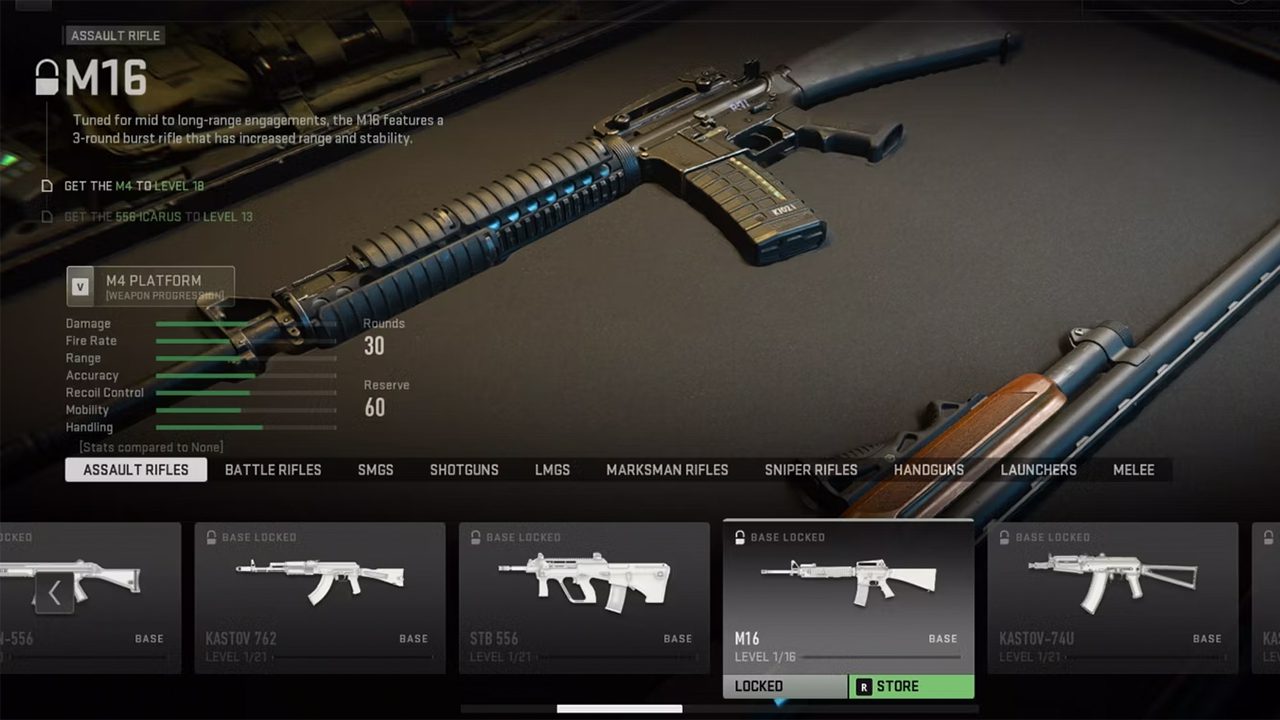The height and width of the screenshot is (720, 1280).
Task: Open the Battle Rifles category
Action: [x=273, y=470]
